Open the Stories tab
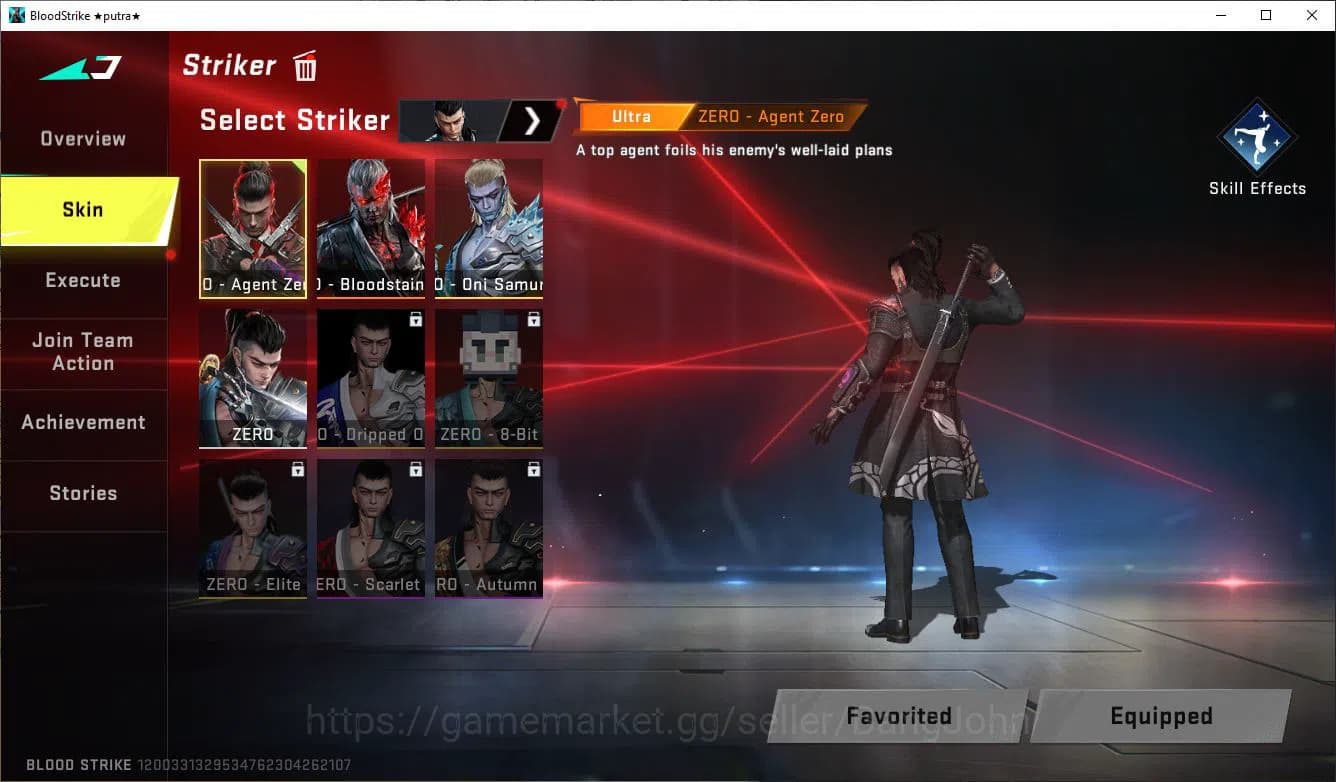 coord(82,493)
